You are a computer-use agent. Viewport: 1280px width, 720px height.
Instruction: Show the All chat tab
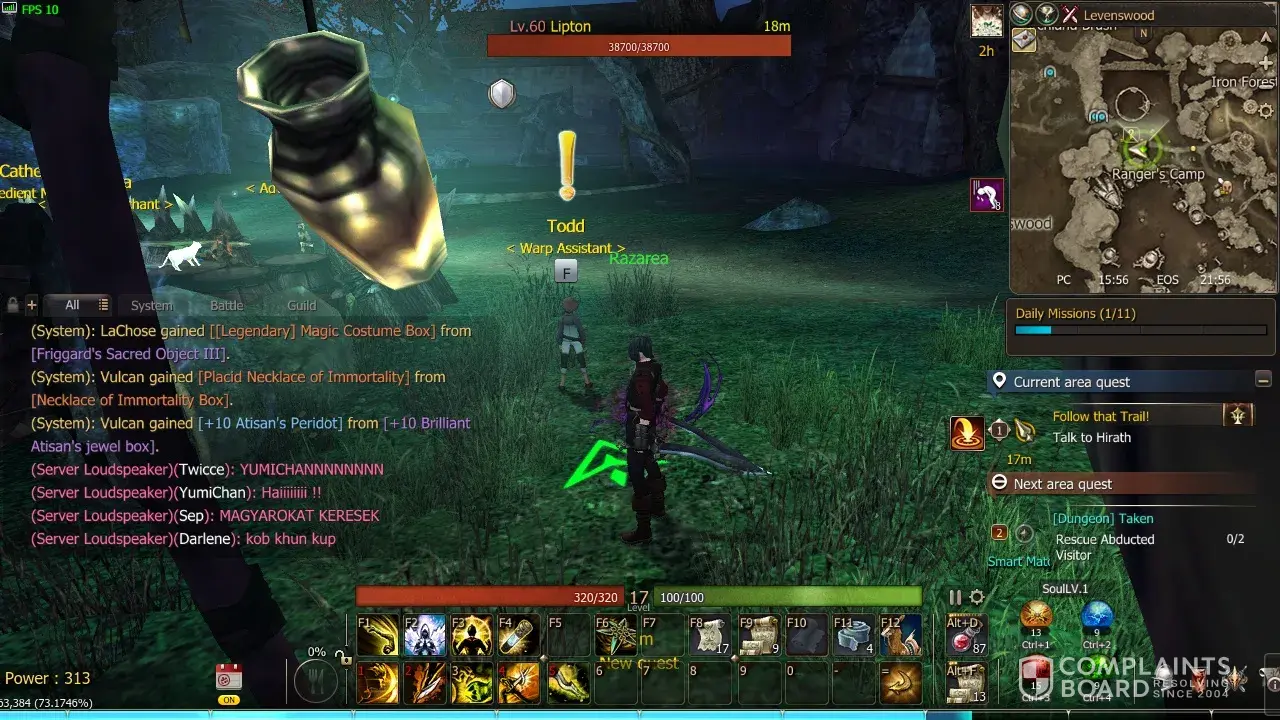72,305
